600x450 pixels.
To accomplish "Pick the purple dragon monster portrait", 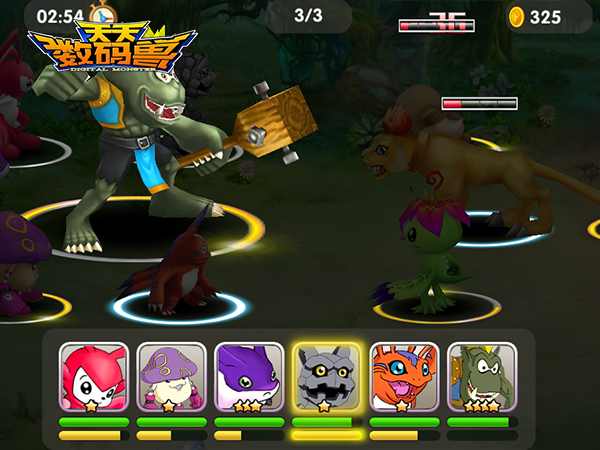I will (x=249, y=378).
